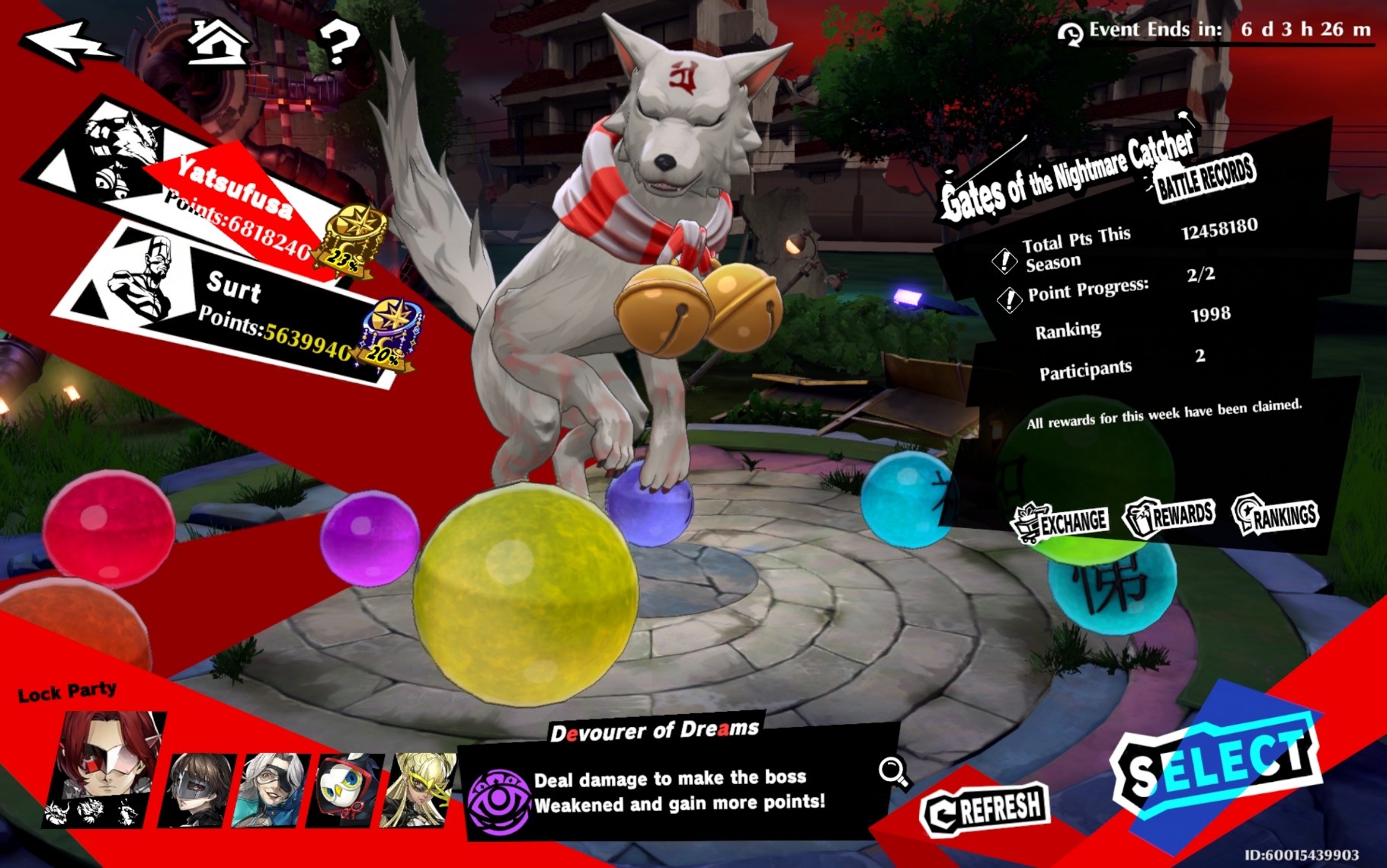Image resolution: width=1387 pixels, height=868 pixels.
Task: Tap the Total Pts This Season info icon
Action: [x=1004, y=261]
